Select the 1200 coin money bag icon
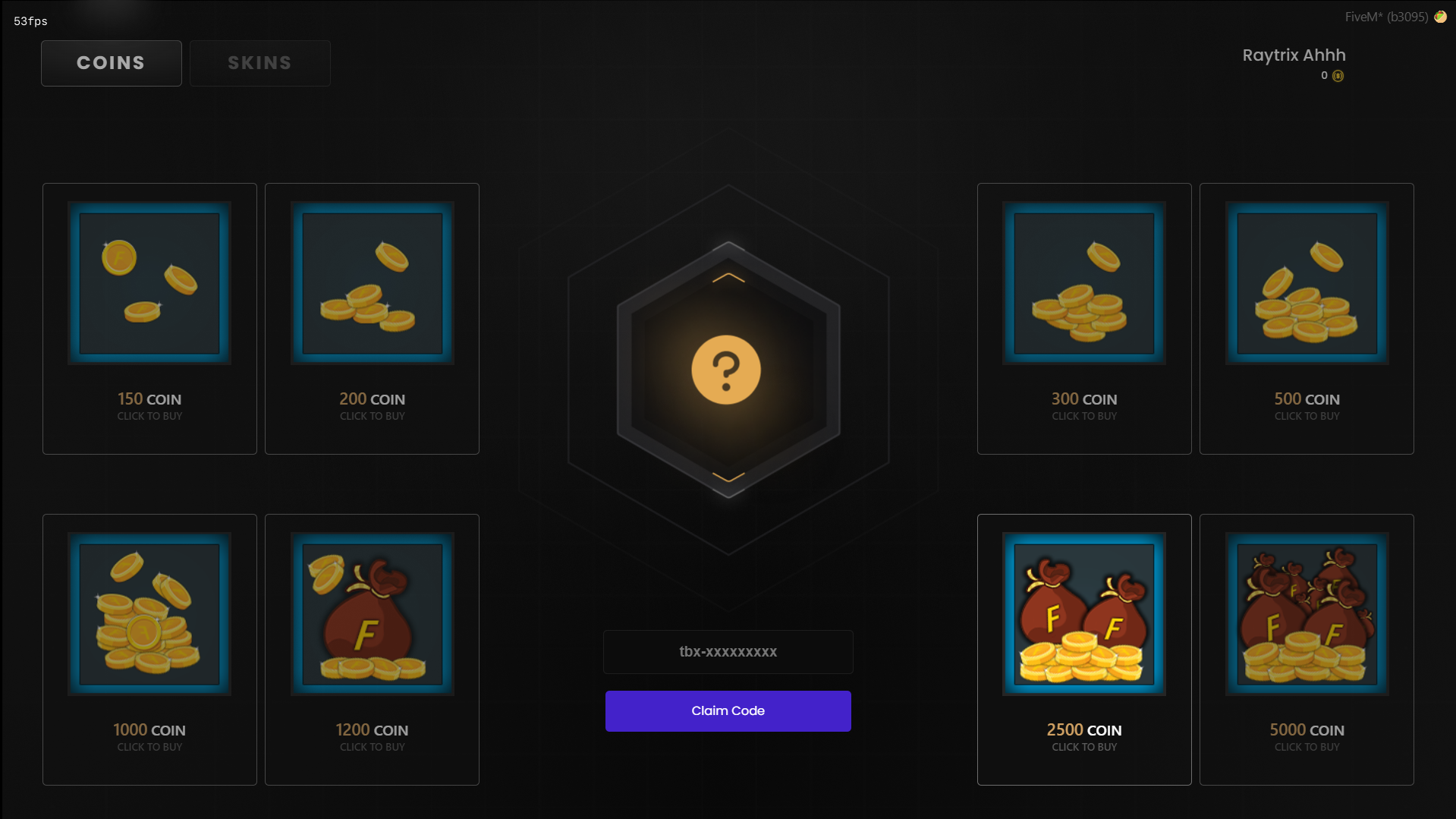1456x819 pixels. 372,614
